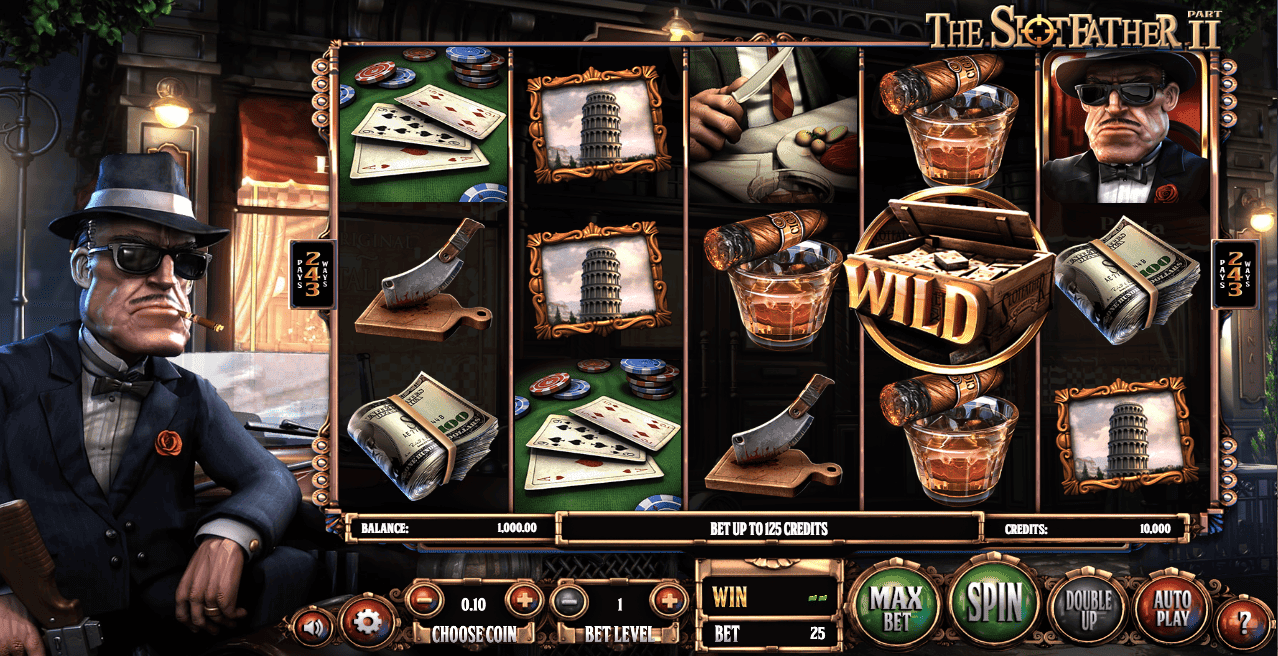The image size is (1278, 656).
Task: Activate the Max Bet button
Action: tap(894, 603)
